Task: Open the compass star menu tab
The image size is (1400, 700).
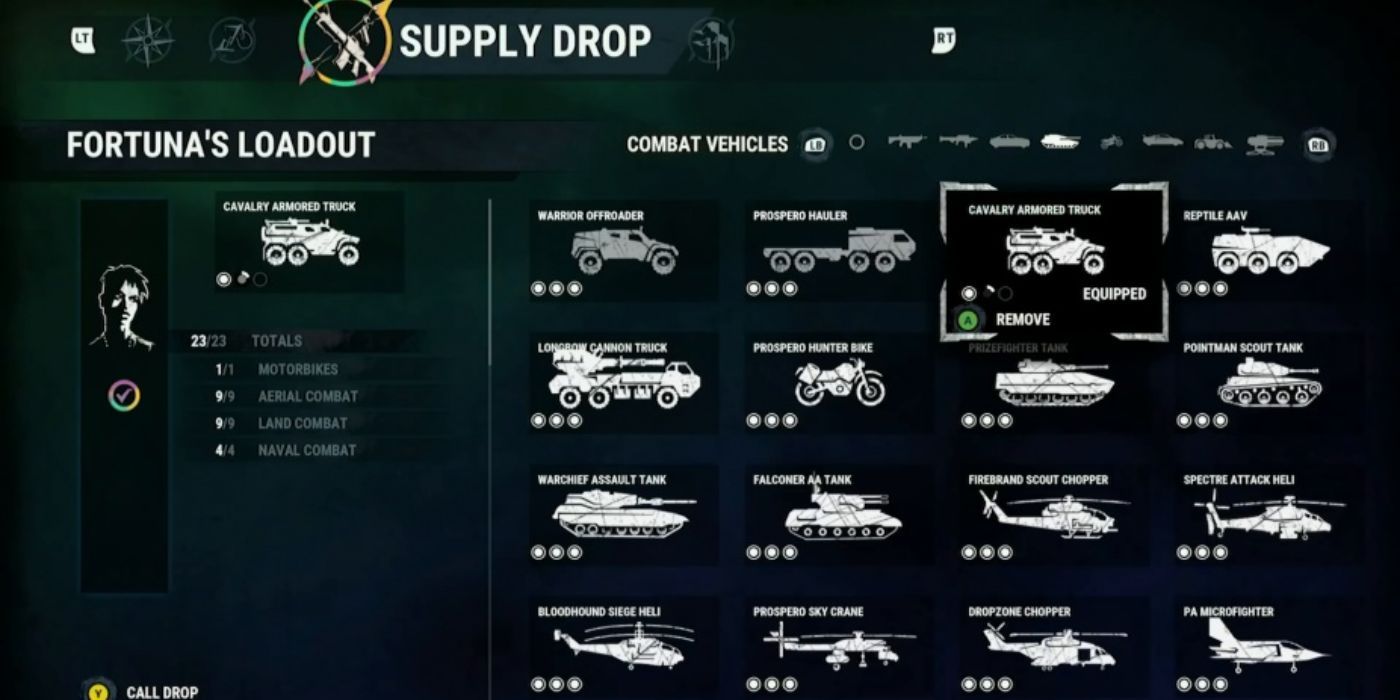Action: [x=148, y=41]
